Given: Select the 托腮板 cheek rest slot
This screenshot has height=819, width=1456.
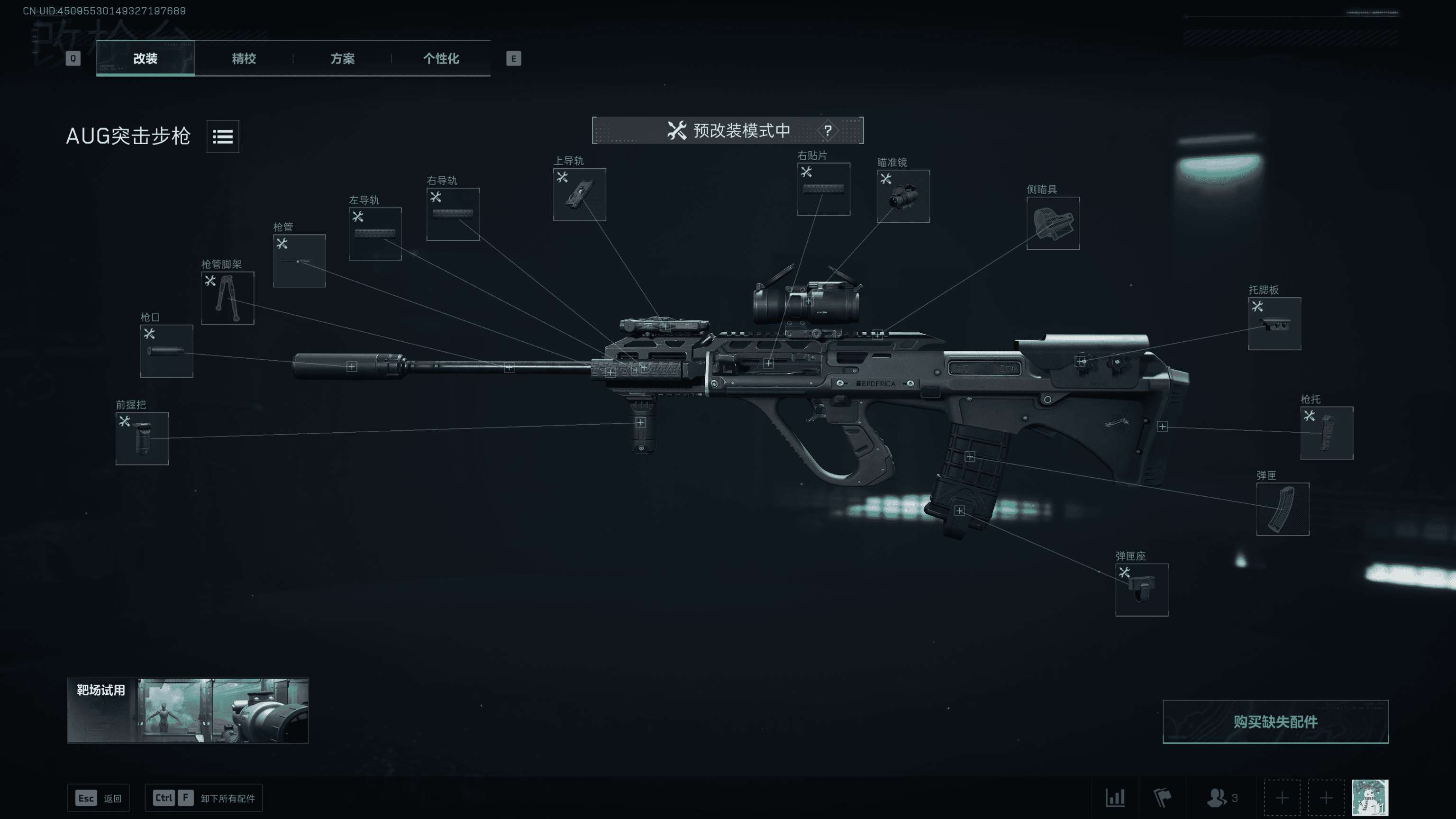Looking at the screenshot, I should 1274,324.
